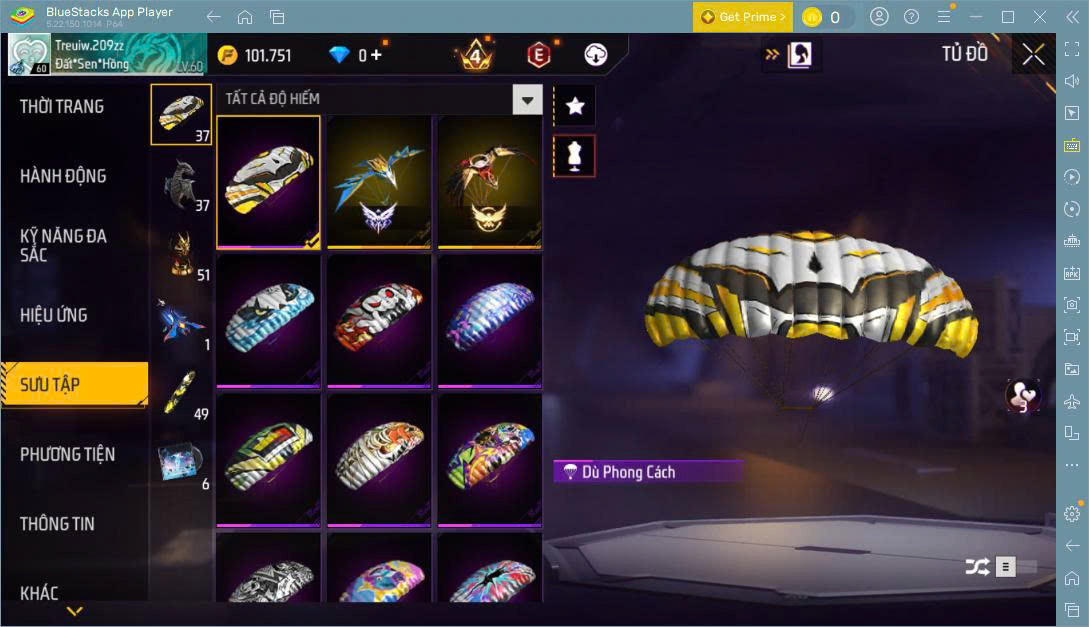Open the Hiệu Ứng category
1089x627 pixels.
pyautogui.click(x=54, y=315)
